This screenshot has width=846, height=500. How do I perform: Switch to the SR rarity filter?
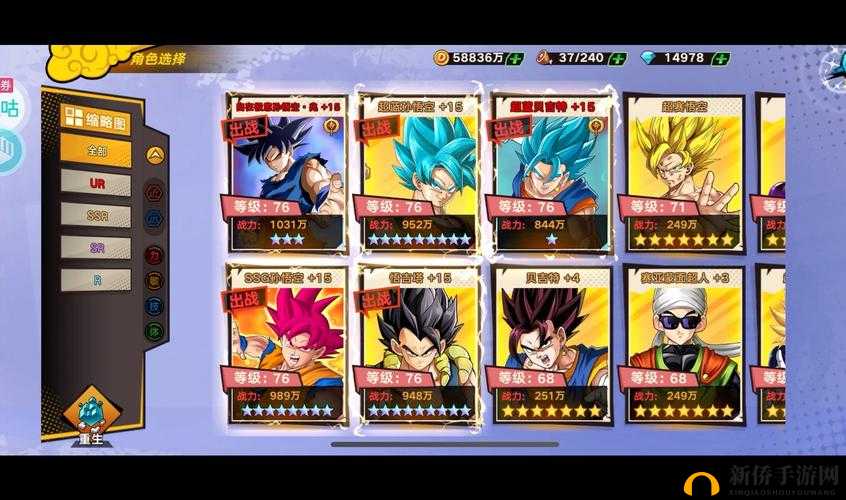(95, 246)
